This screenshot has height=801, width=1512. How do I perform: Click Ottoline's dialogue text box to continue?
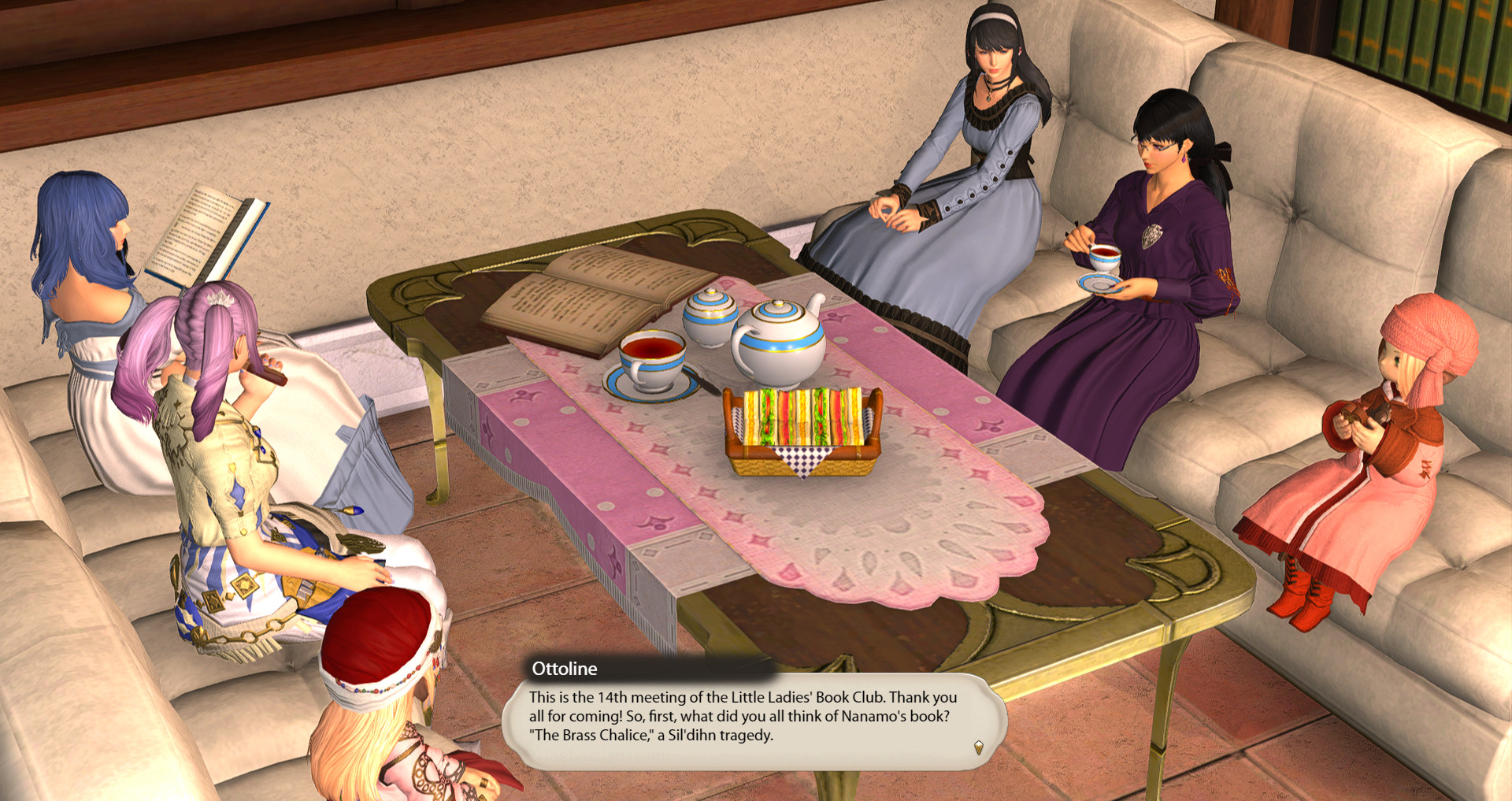pyautogui.click(x=743, y=717)
